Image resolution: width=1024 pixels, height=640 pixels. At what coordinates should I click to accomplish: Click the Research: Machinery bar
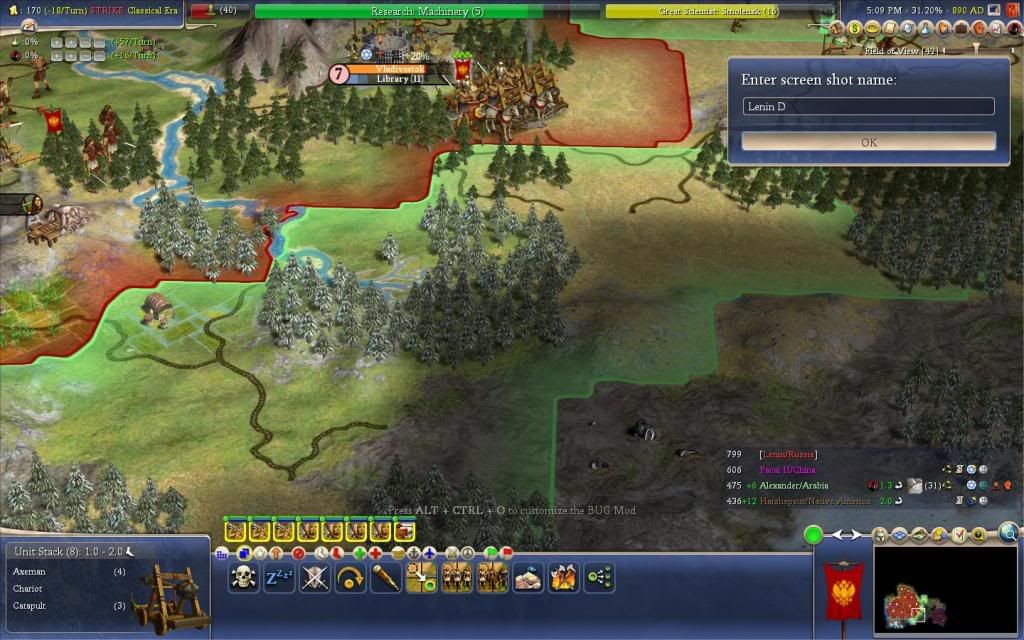coord(427,11)
